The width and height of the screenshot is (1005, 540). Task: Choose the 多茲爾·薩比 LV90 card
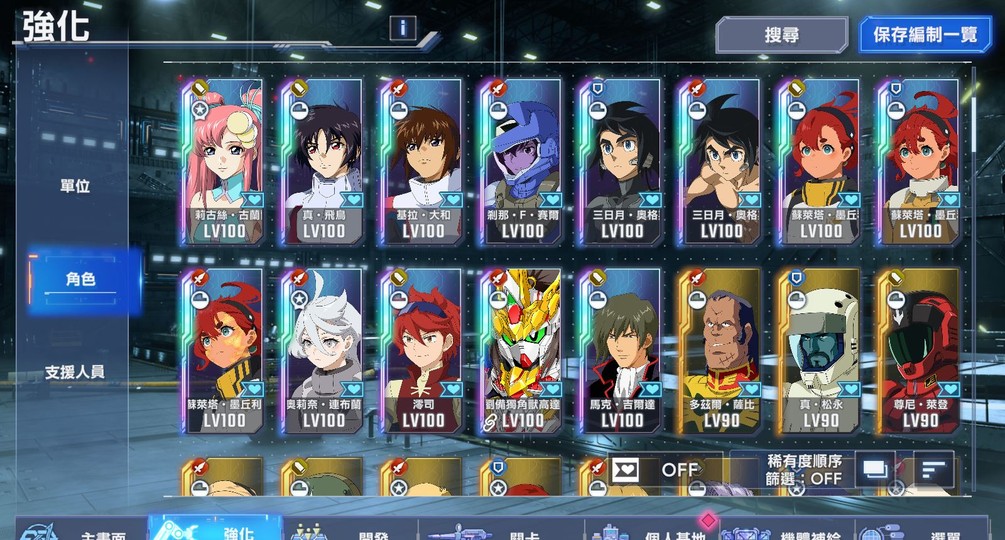(x=720, y=350)
